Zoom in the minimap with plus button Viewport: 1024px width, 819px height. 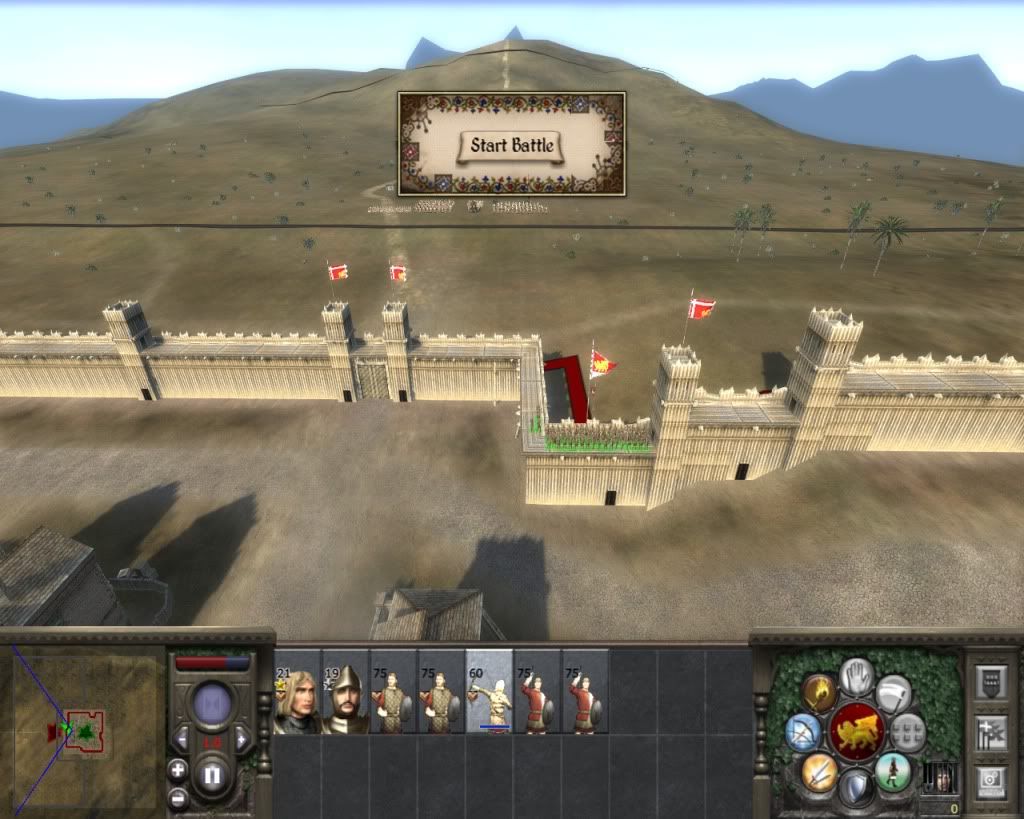[x=177, y=770]
